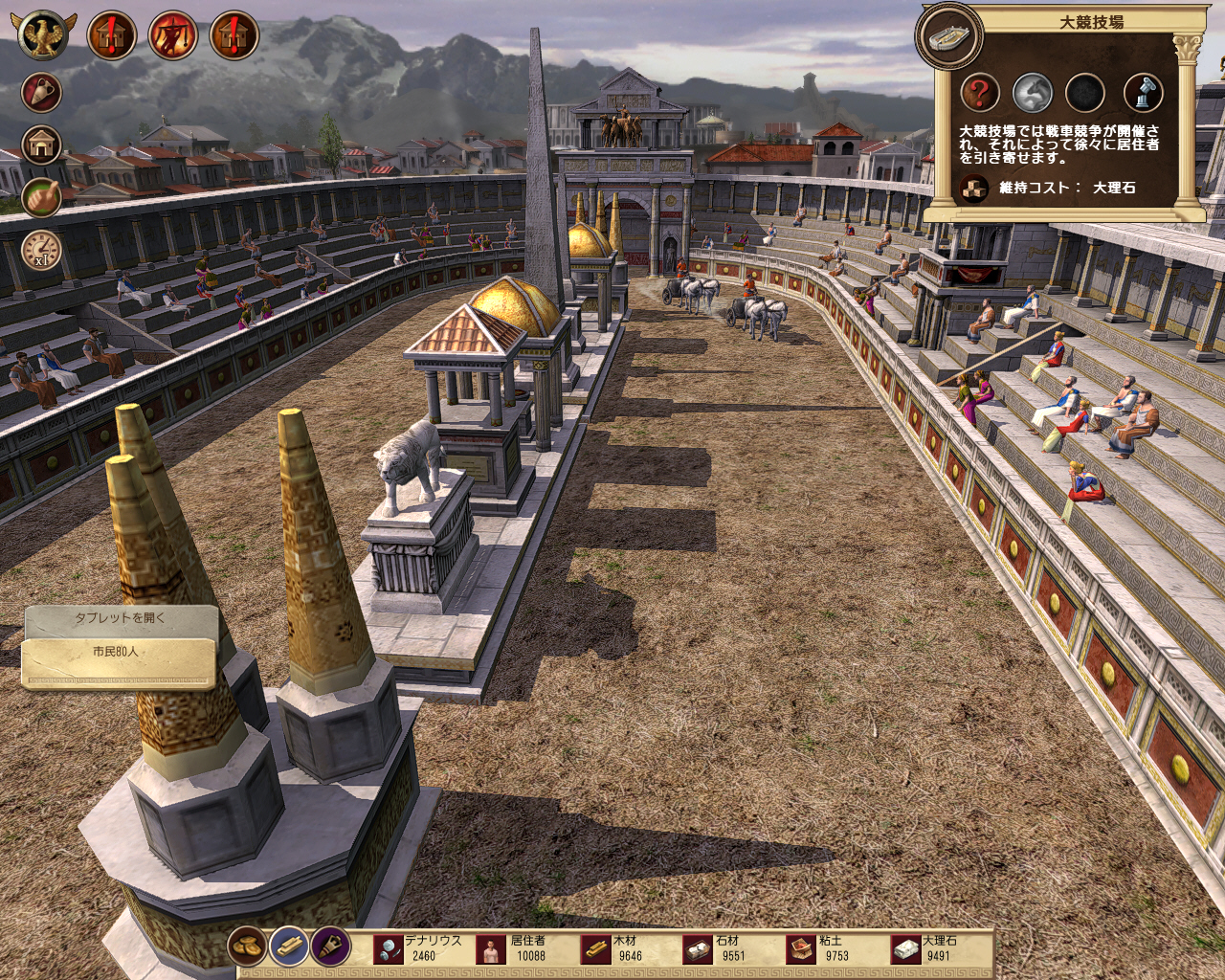Change game speed with the clock icon
1225x980 pixels.
[41, 250]
